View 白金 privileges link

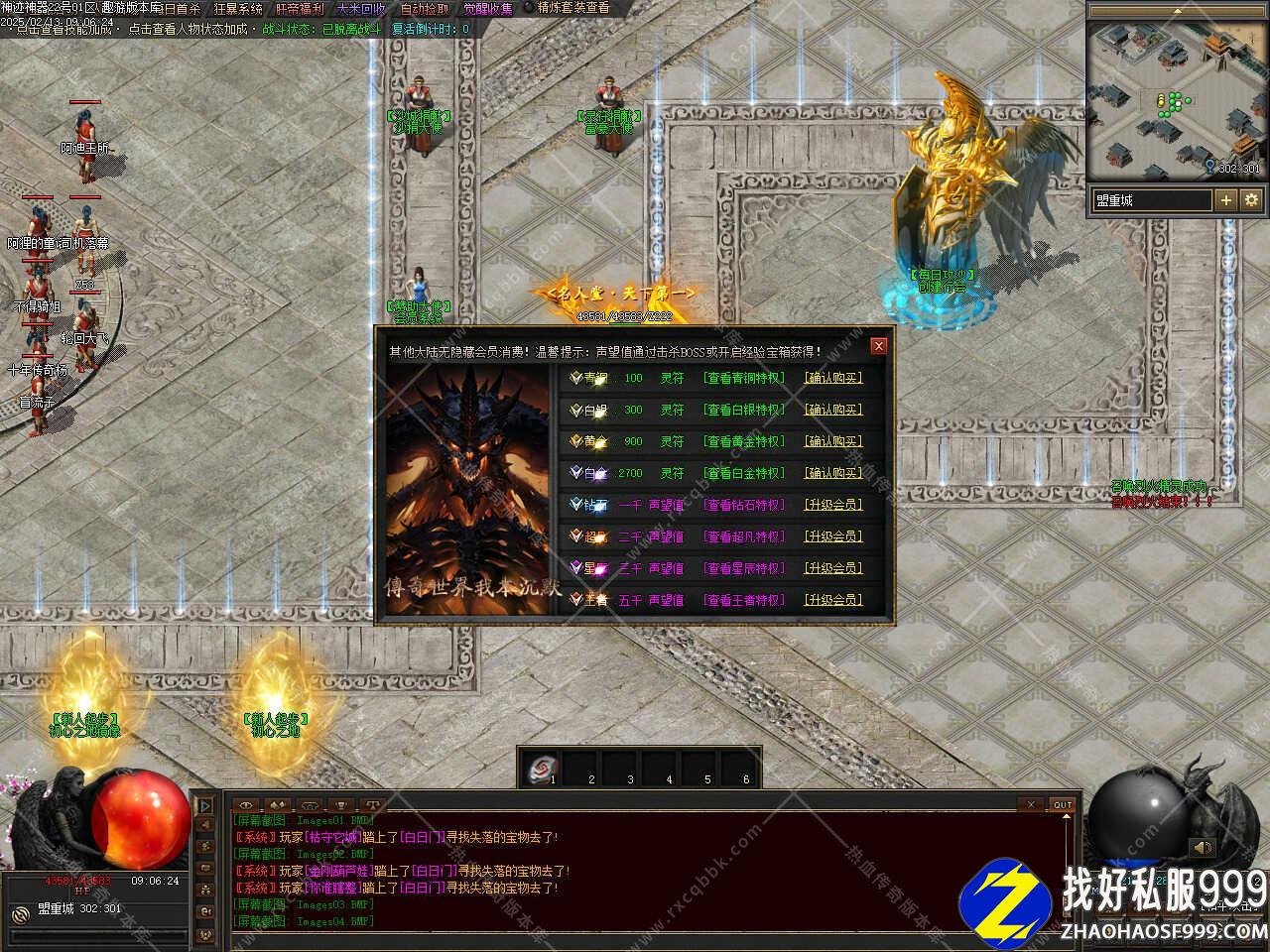pos(743,473)
